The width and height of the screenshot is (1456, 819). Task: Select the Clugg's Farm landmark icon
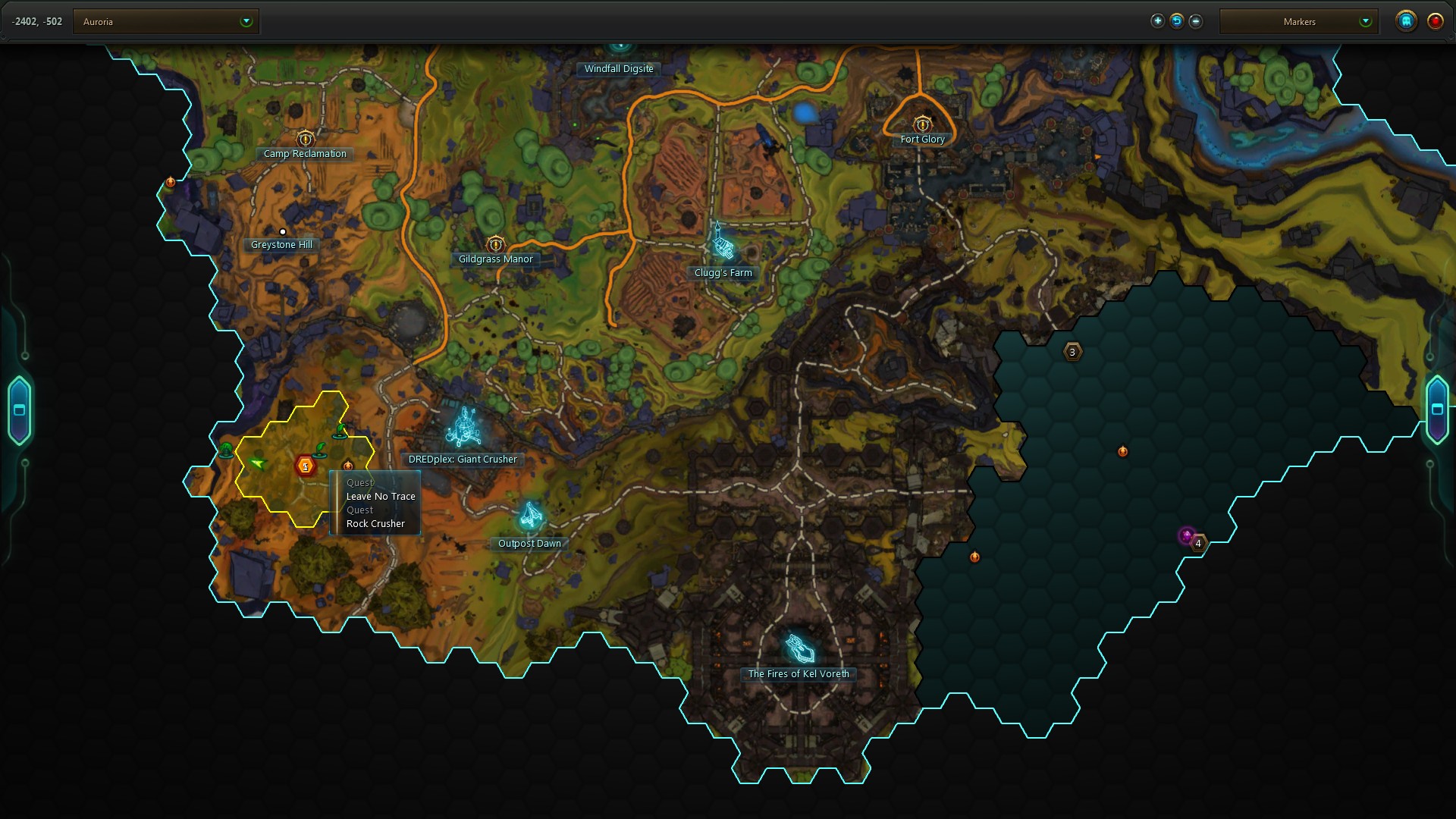pyautogui.click(x=723, y=246)
